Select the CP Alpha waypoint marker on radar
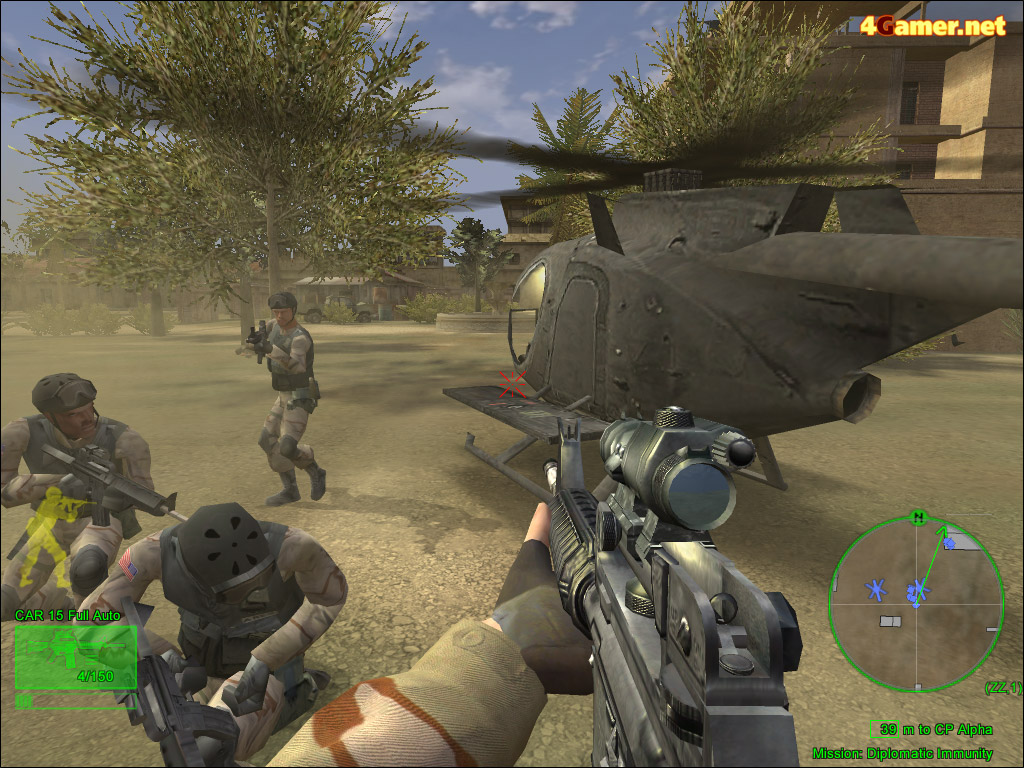 951,541
